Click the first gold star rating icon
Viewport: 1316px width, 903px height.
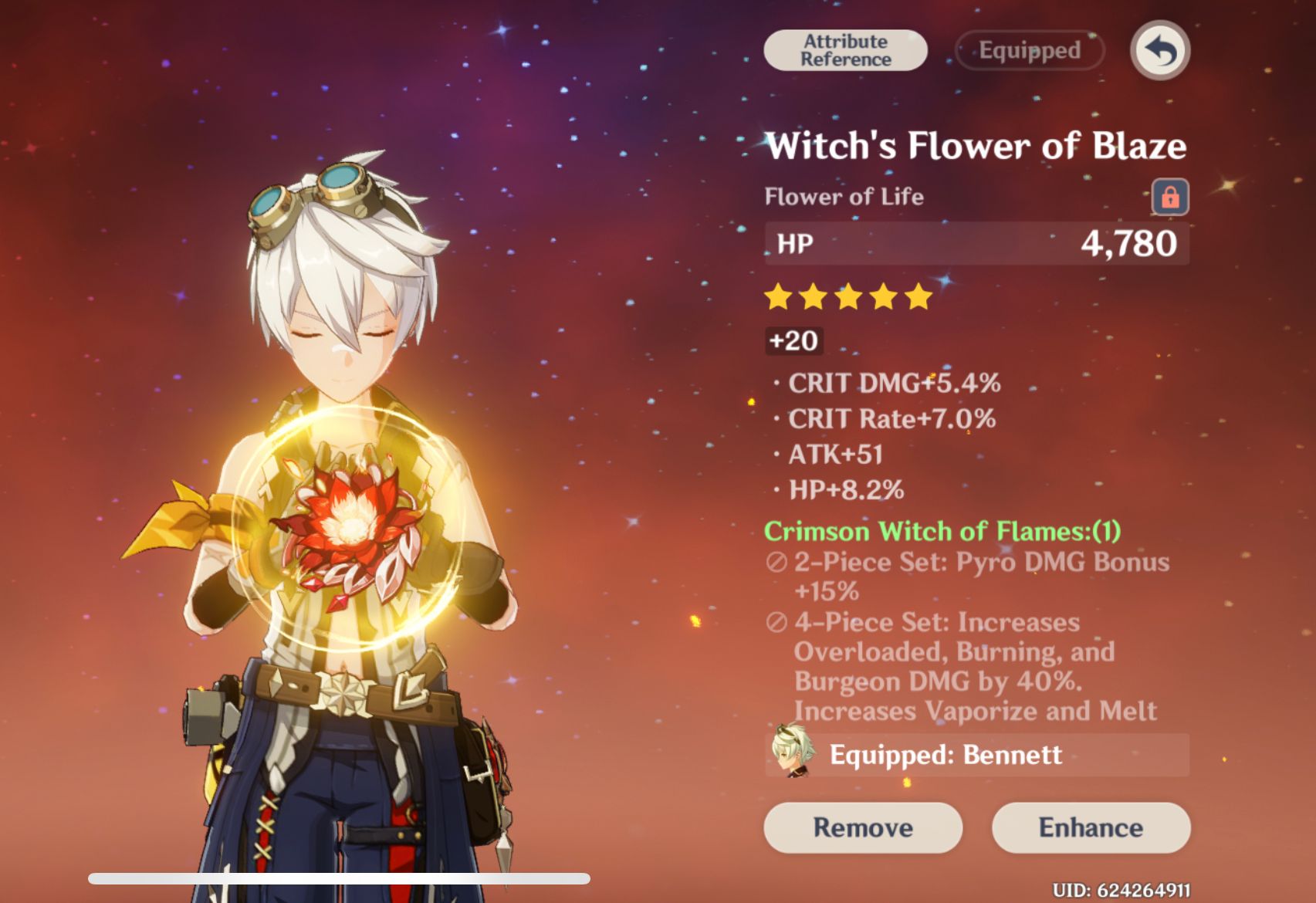click(779, 296)
